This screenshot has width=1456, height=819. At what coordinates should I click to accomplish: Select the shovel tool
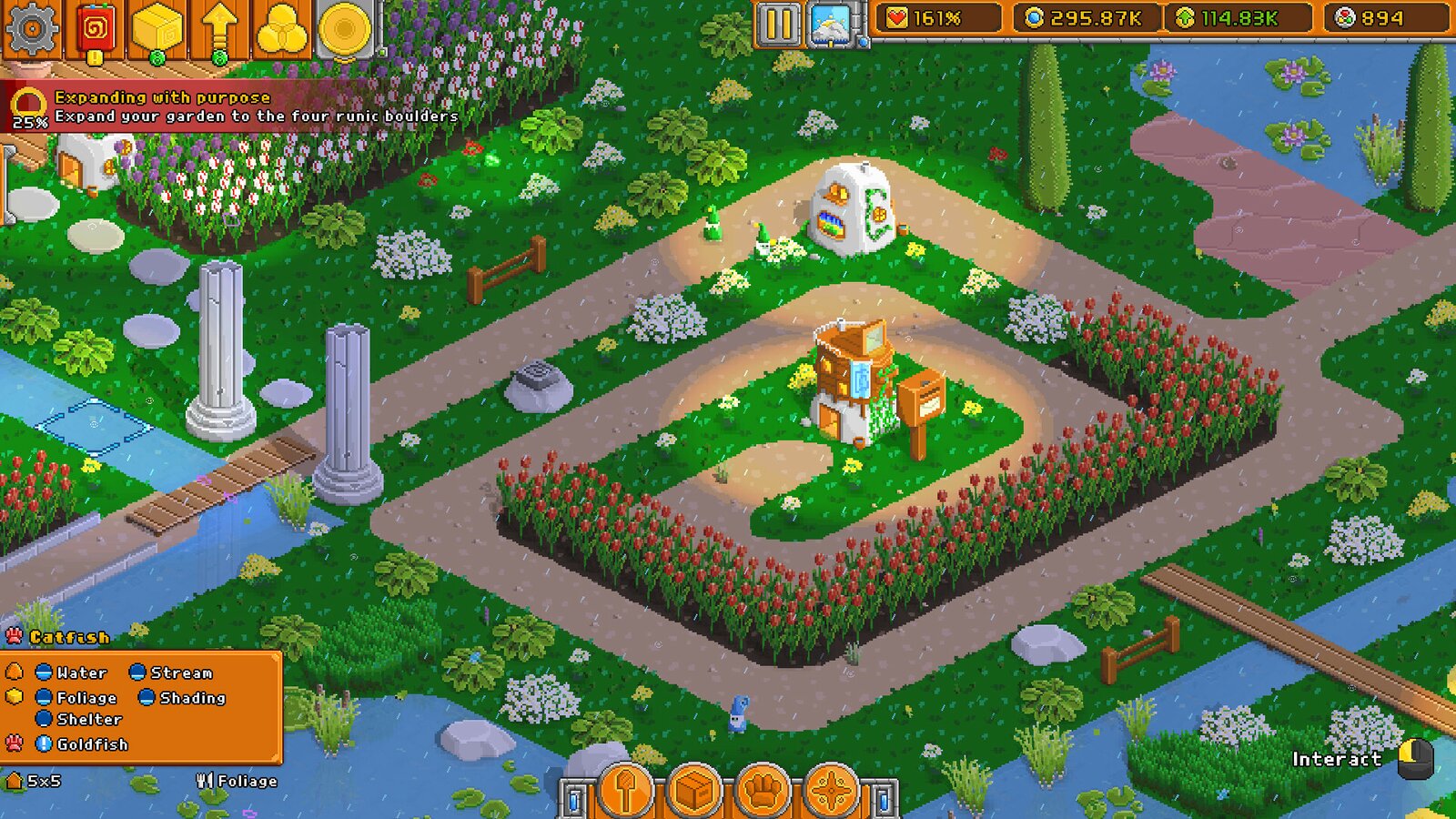click(x=624, y=791)
